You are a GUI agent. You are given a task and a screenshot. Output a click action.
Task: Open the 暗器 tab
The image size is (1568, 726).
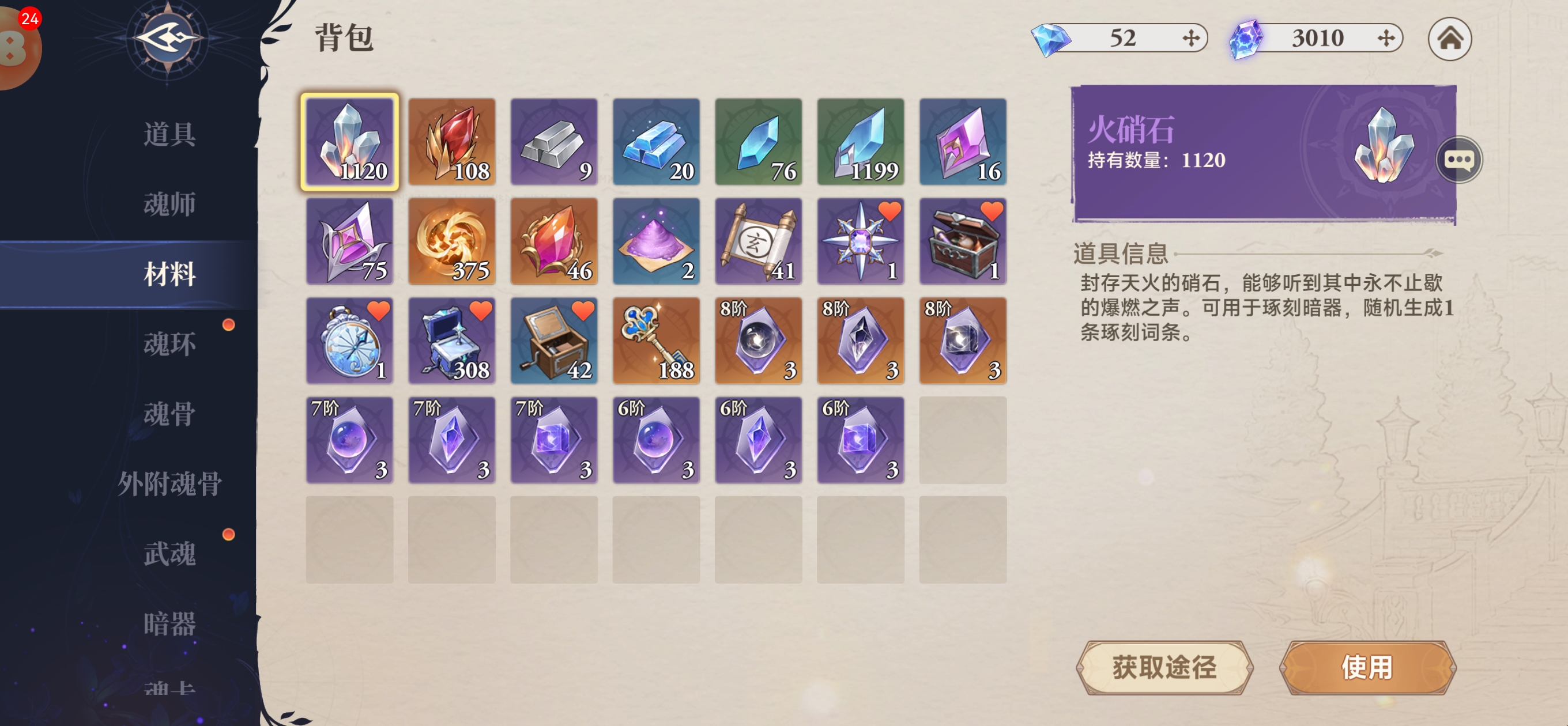click(x=168, y=624)
